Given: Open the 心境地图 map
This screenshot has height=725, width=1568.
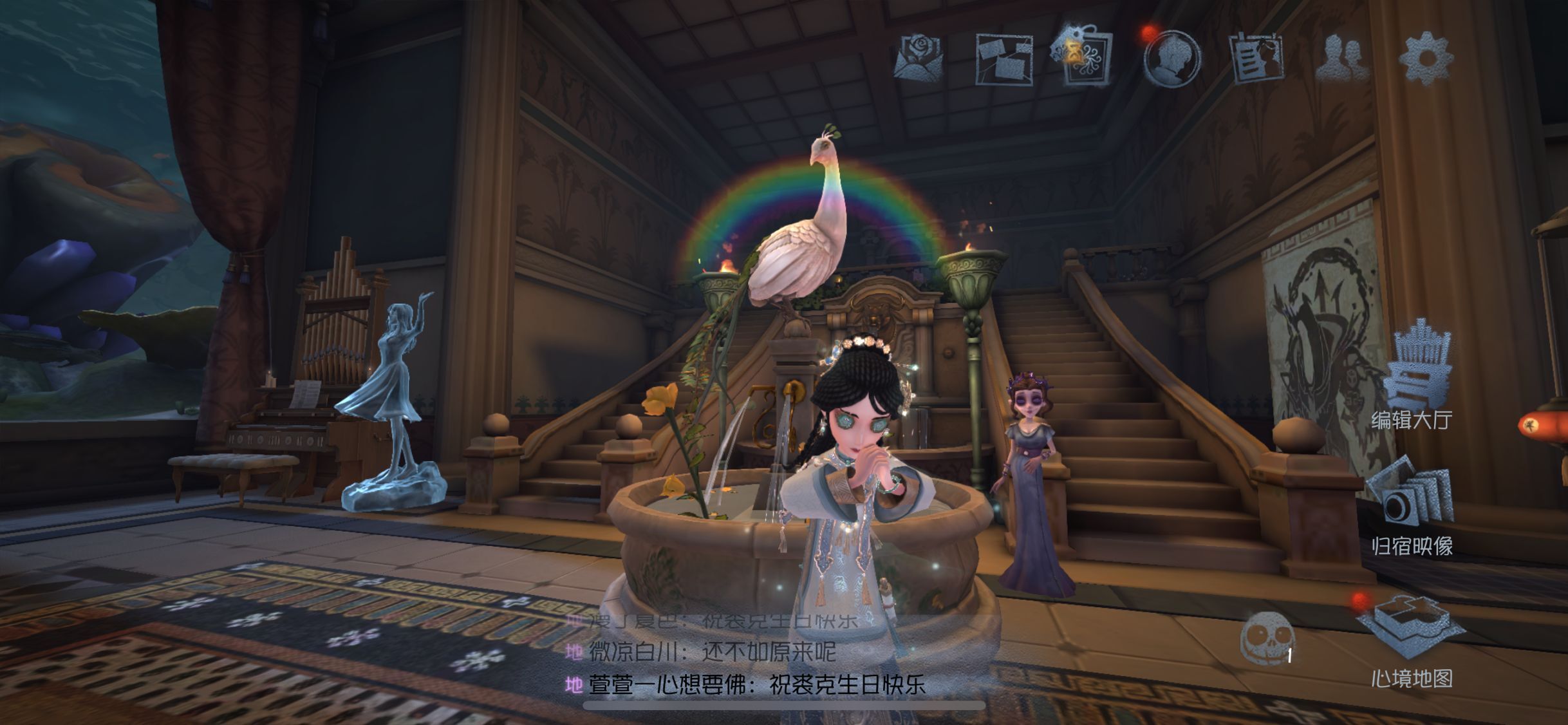Looking at the screenshot, I should click(1412, 641).
